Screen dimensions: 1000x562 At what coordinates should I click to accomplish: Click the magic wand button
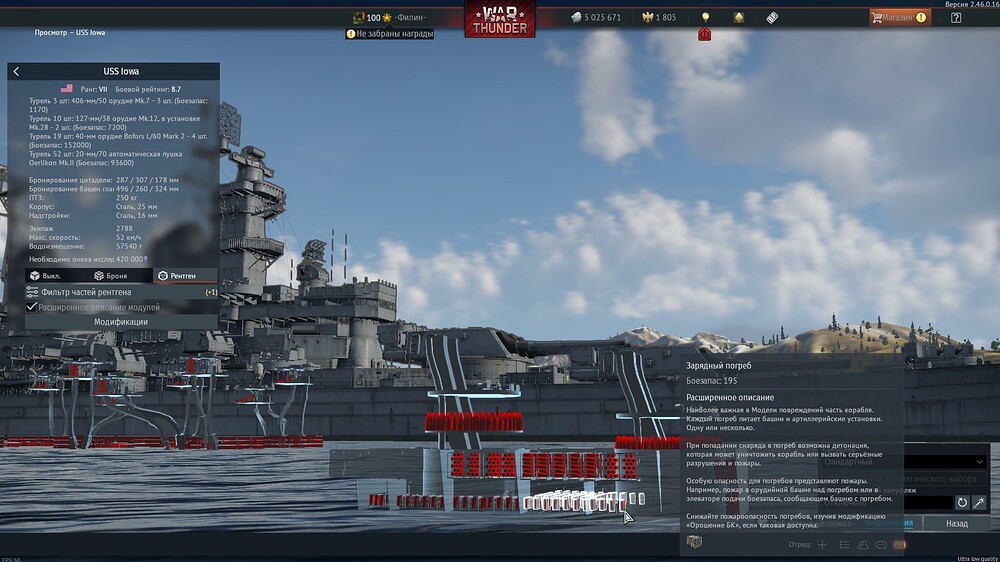(x=979, y=502)
